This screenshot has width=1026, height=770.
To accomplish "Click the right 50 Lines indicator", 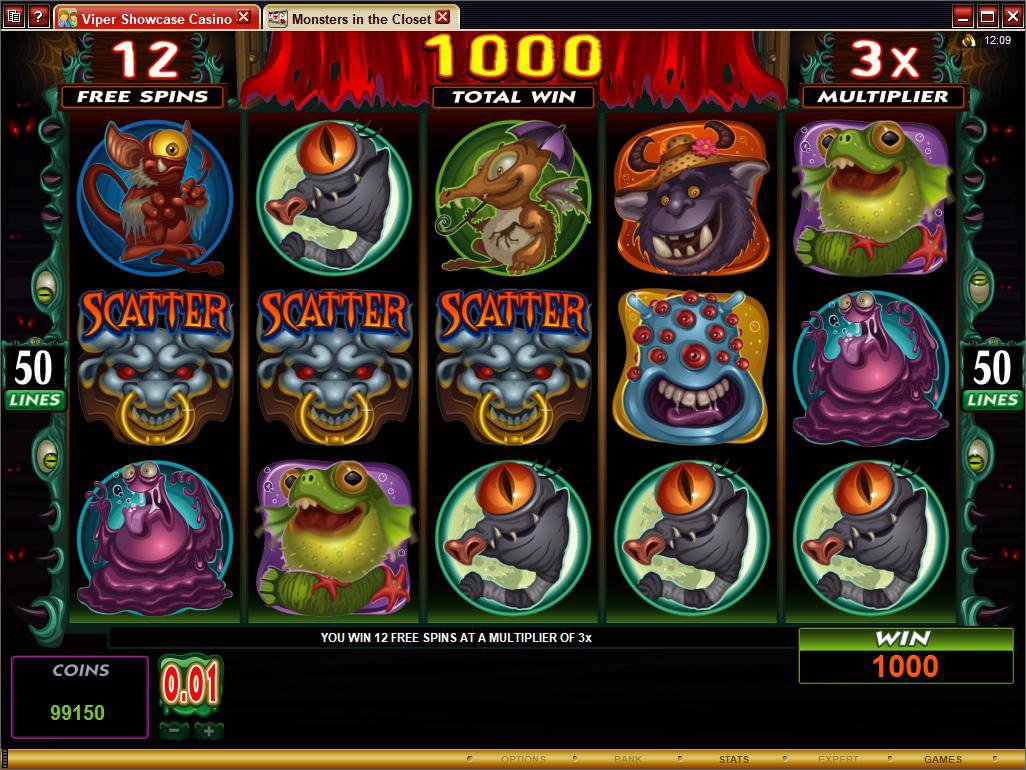I will (x=991, y=377).
